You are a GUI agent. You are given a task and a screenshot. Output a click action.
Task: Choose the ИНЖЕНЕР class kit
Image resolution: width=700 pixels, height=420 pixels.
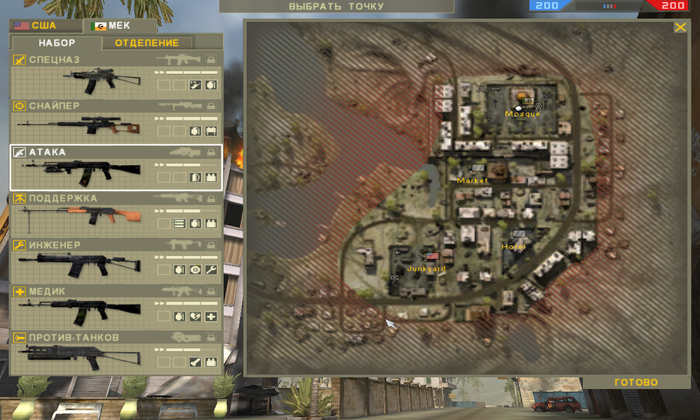pos(116,259)
